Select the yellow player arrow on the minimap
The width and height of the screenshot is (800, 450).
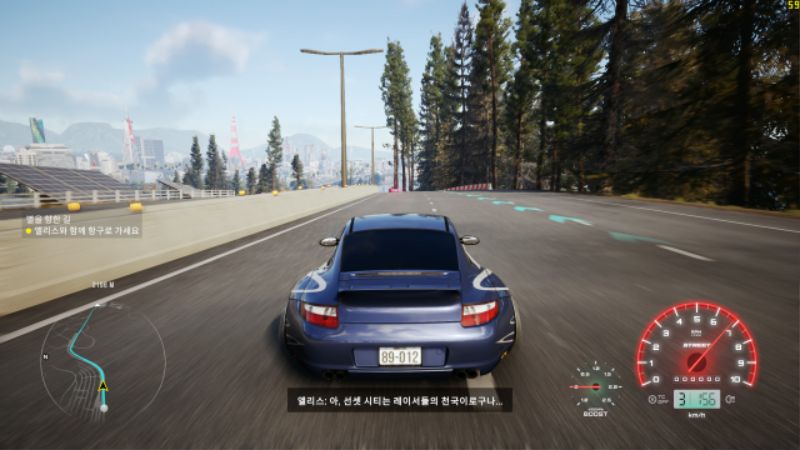tap(103, 386)
